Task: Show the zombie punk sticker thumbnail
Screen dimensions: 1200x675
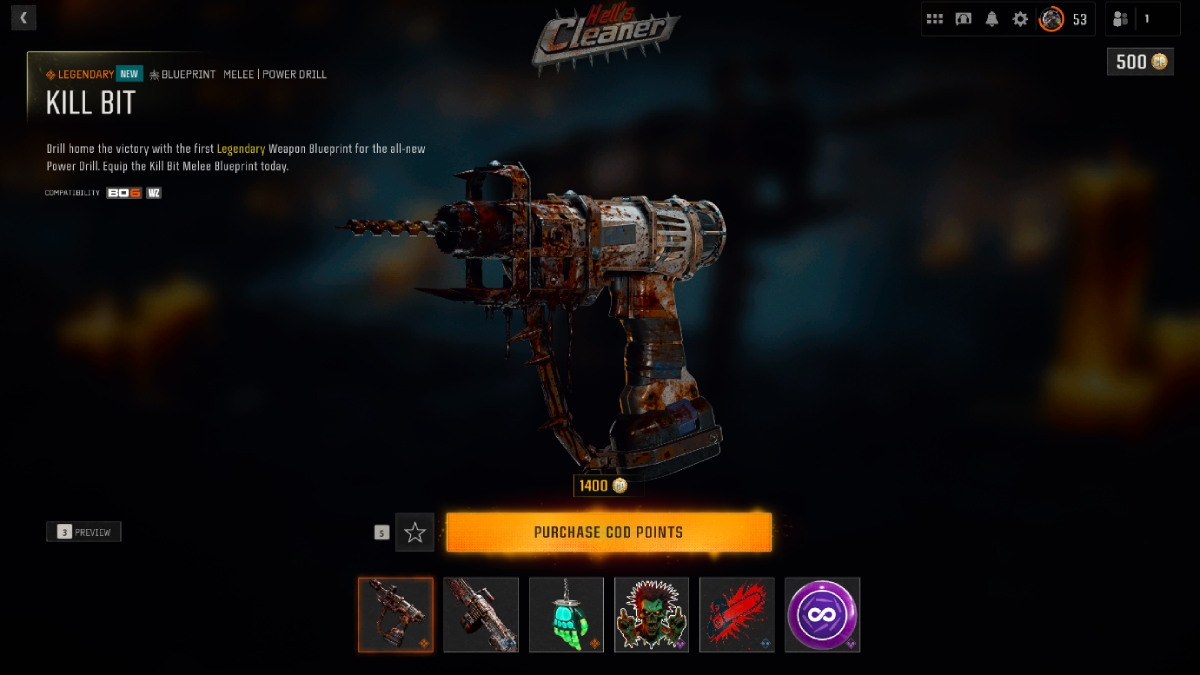Action: tap(652, 614)
